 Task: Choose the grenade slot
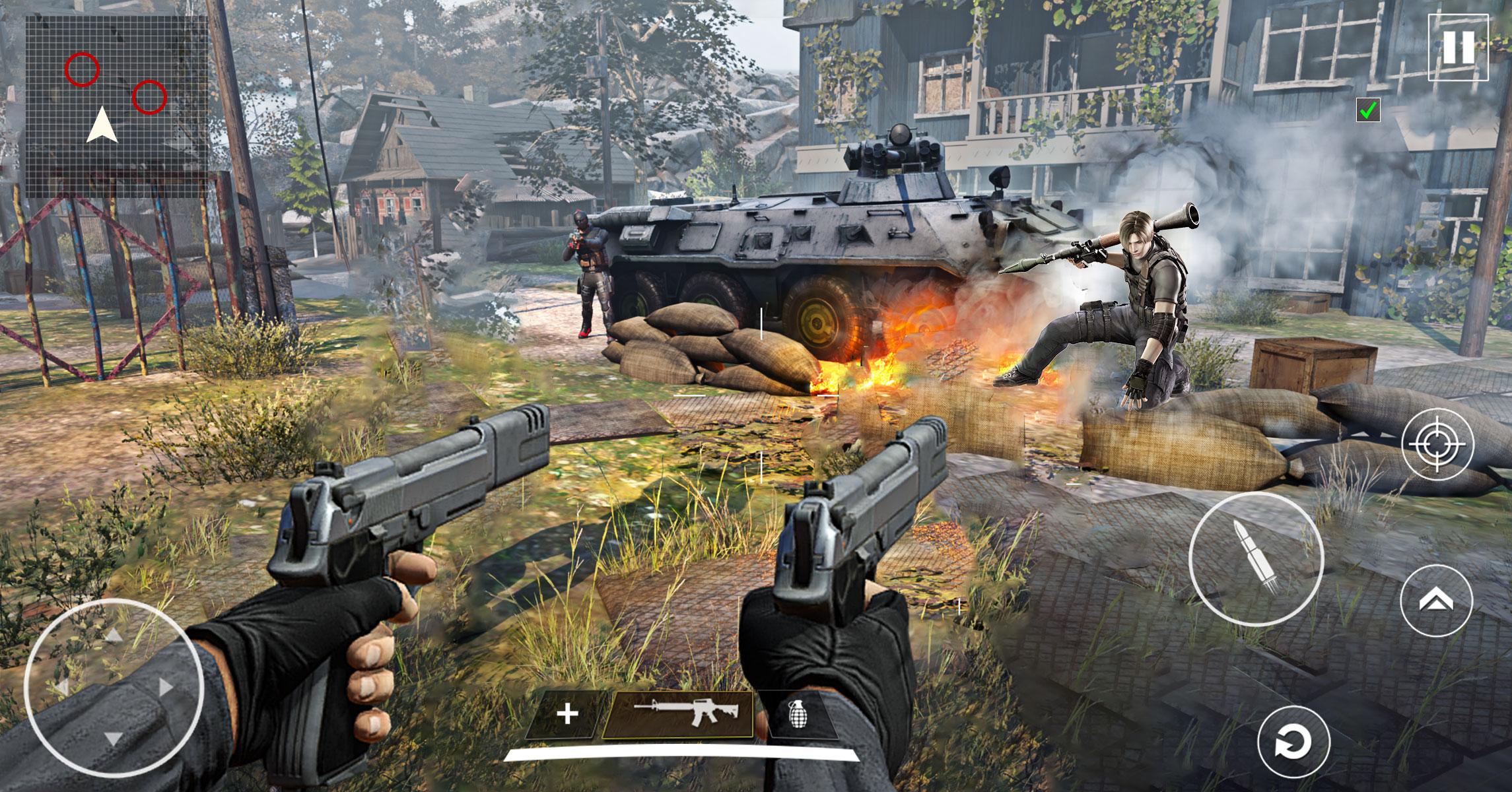tap(798, 714)
